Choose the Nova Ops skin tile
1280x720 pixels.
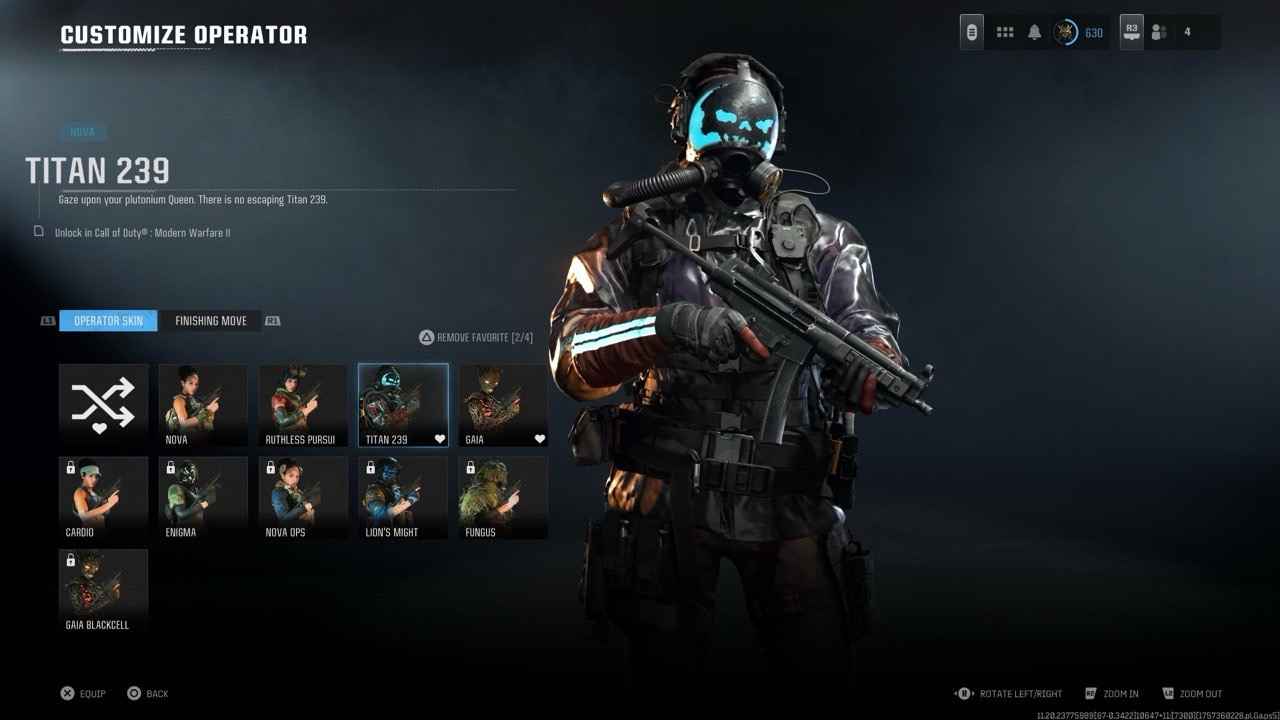coord(303,497)
